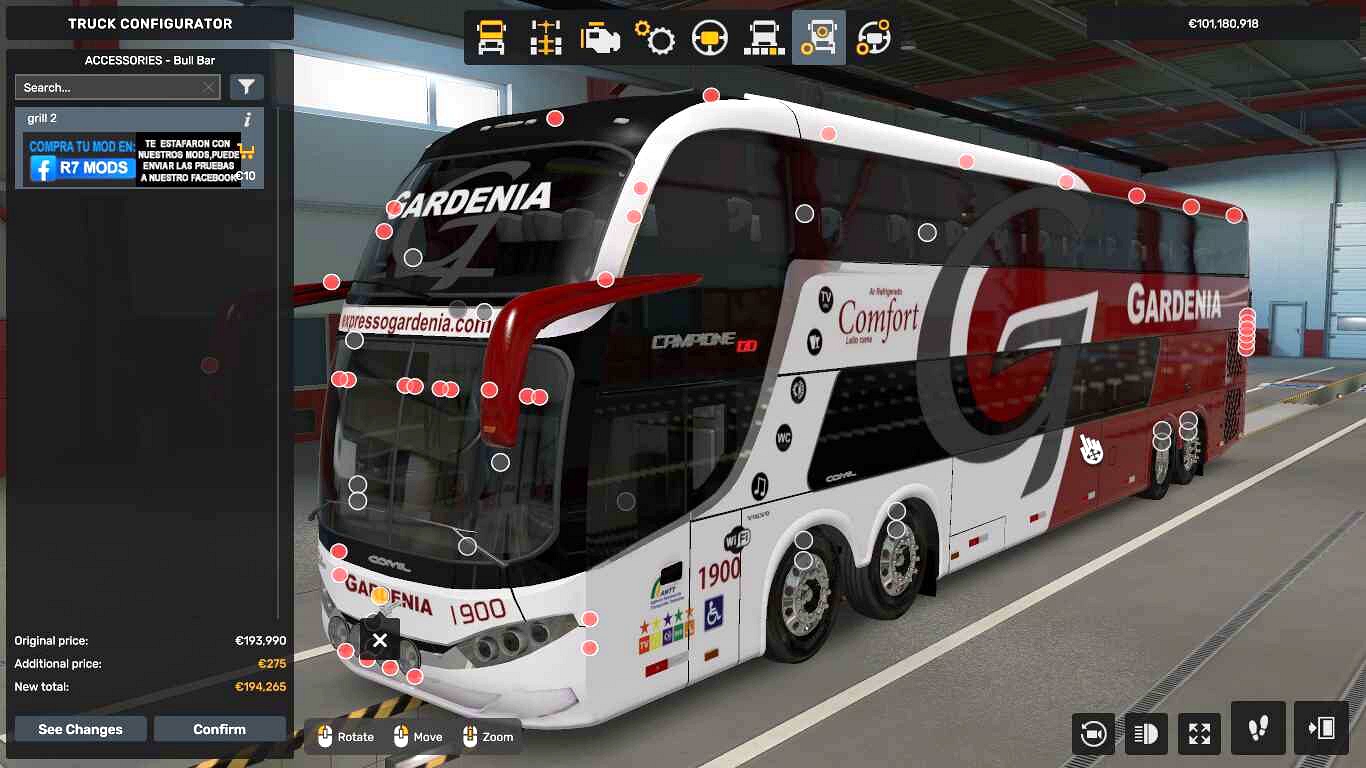The height and width of the screenshot is (768, 1366).
Task: Select the chassis configuration icon
Action: [x=544, y=37]
